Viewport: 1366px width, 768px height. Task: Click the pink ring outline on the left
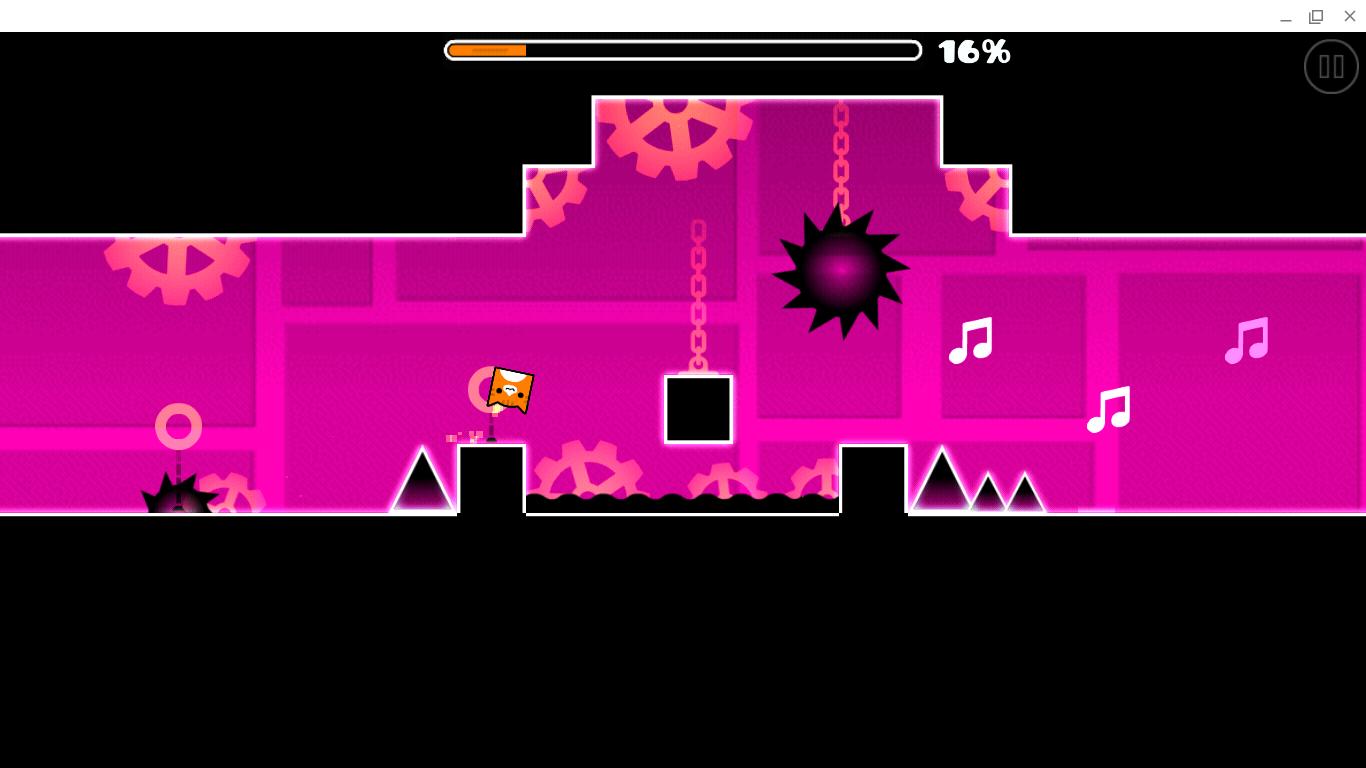(x=177, y=428)
